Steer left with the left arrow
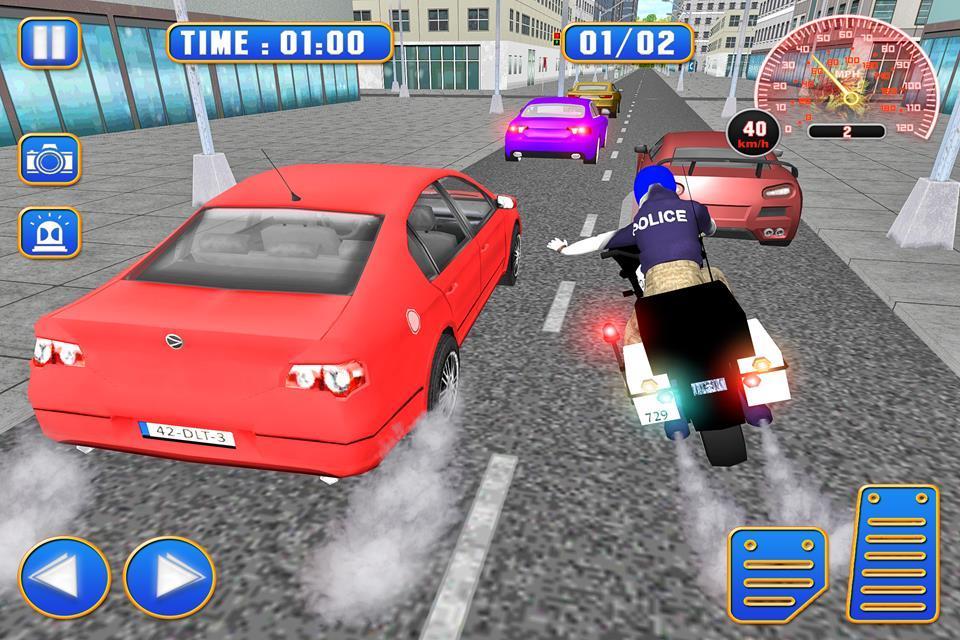Viewport: 960px width, 640px height. (x=64, y=577)
